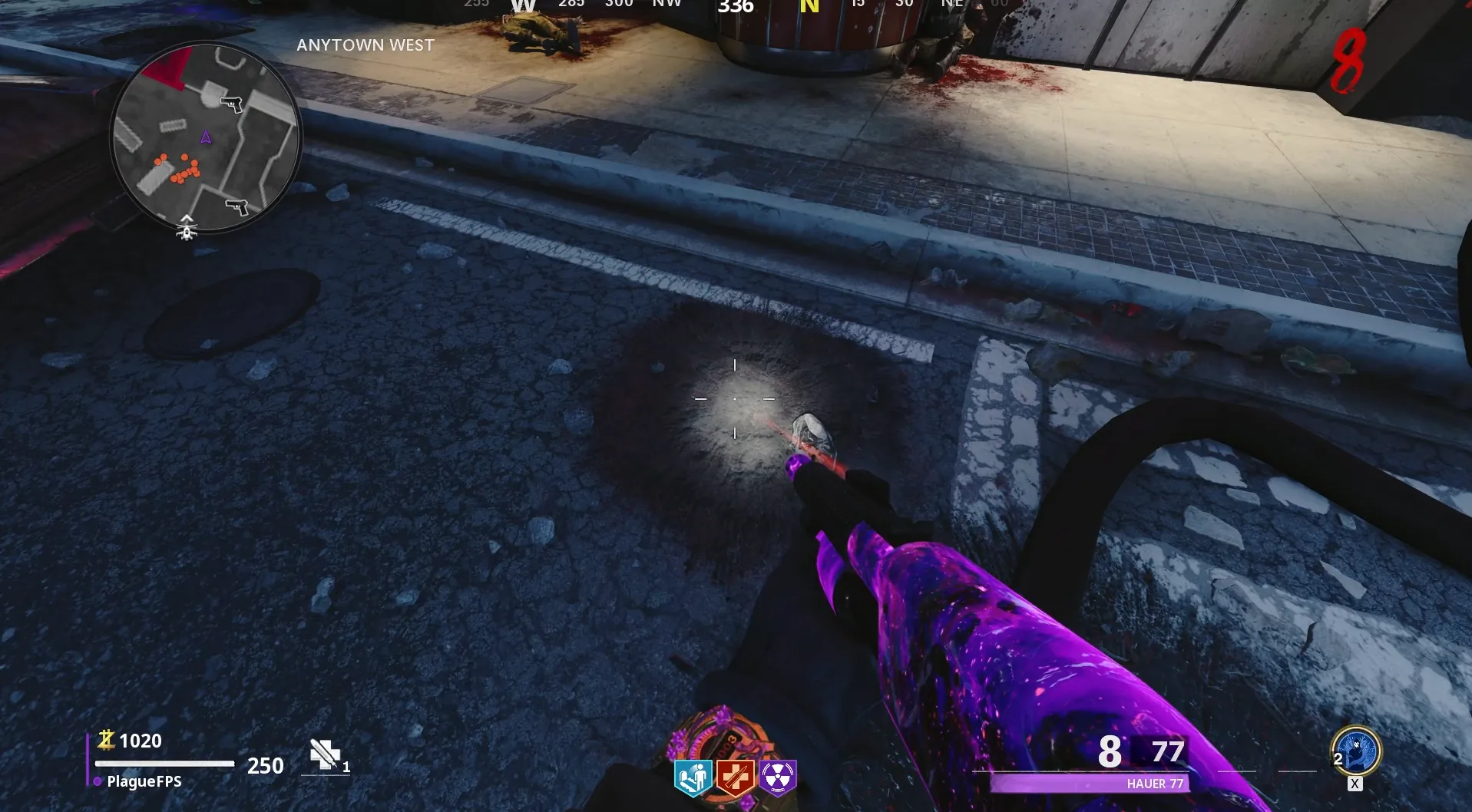Click the circular minimap
The height and width of the screenshot is (812, 1472).
pyautogui.click(x=206, y=137)
